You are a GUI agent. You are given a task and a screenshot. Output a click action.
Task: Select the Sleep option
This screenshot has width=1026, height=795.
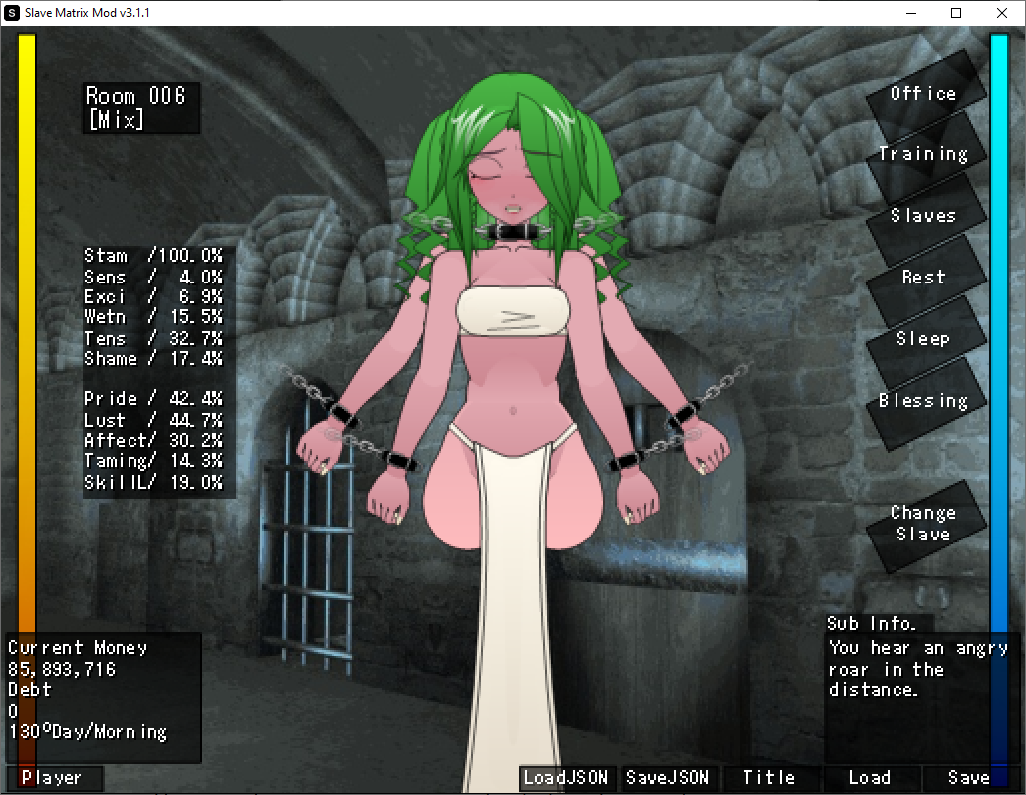(x=923, y=339)
